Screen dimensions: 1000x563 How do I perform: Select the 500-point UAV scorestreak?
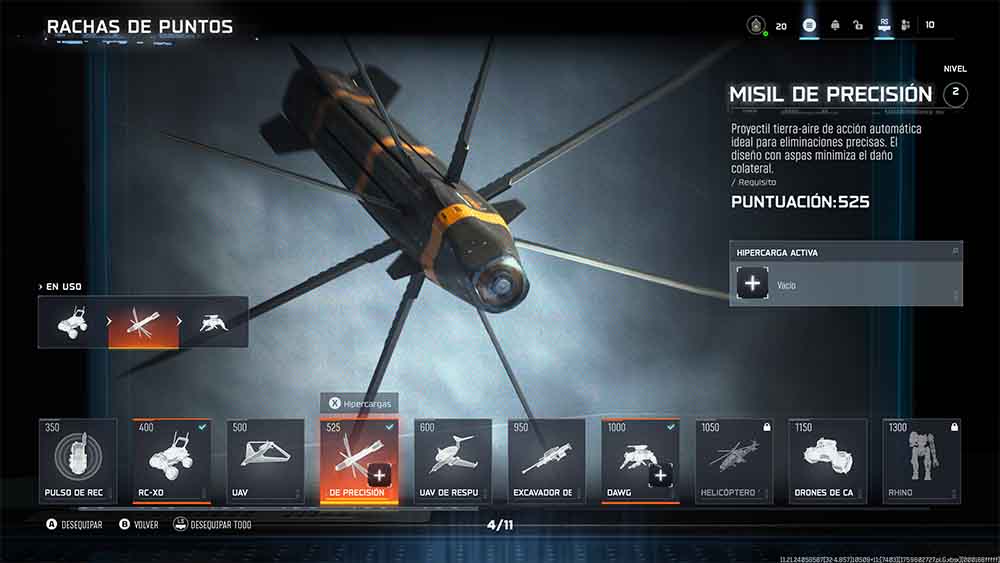(x=265, y=460)
